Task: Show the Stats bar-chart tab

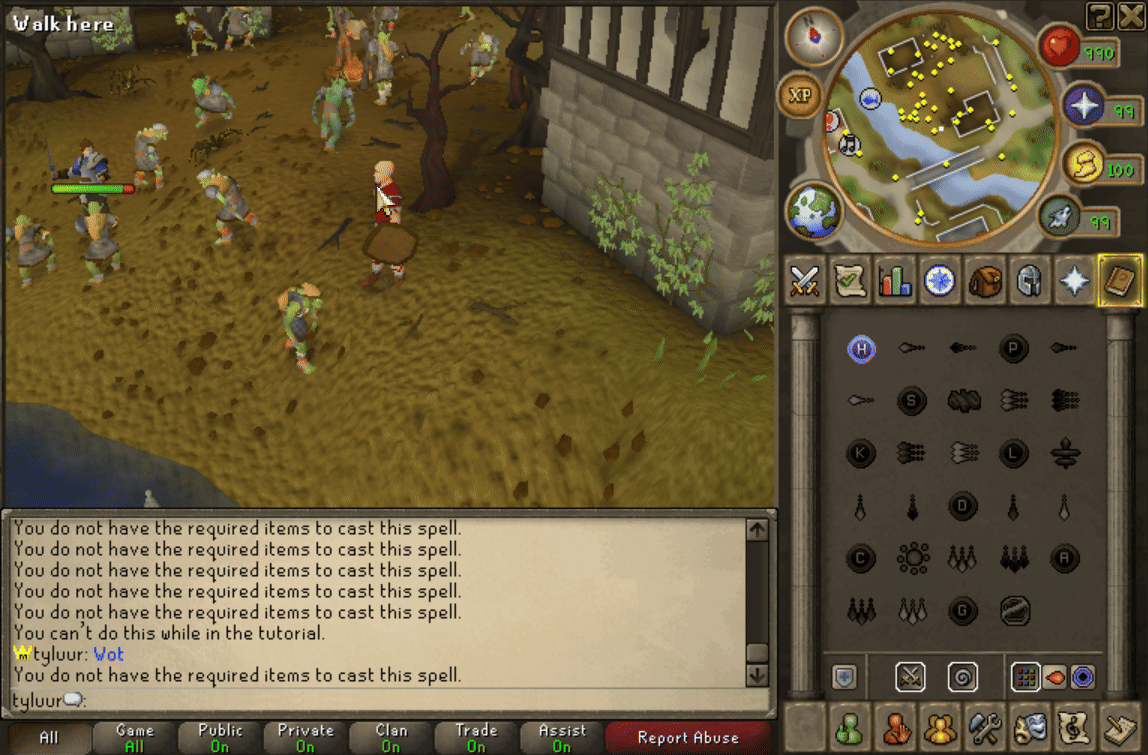Action: (895, 281)
